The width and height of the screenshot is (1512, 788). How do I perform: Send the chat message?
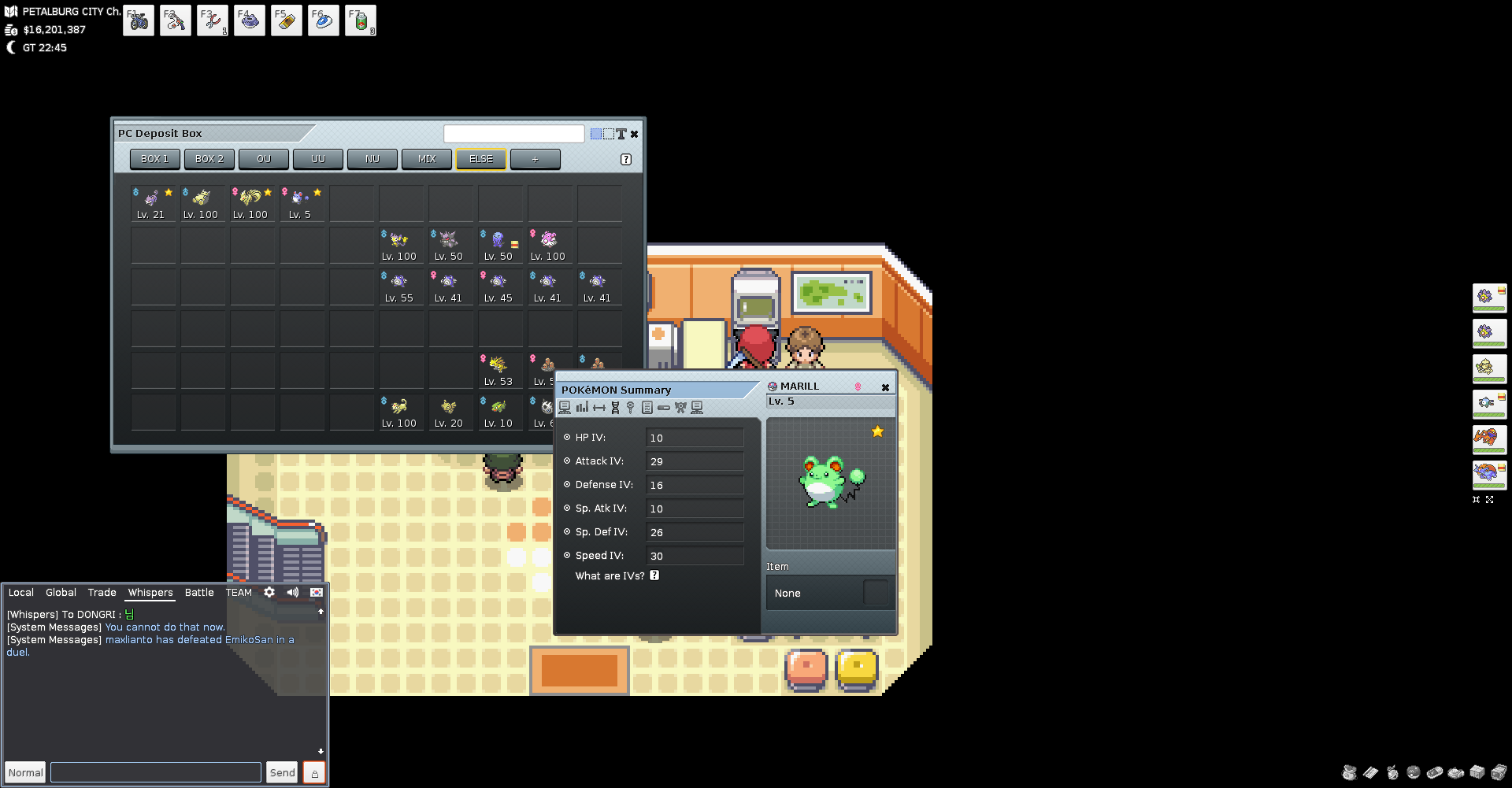point(282,772)
